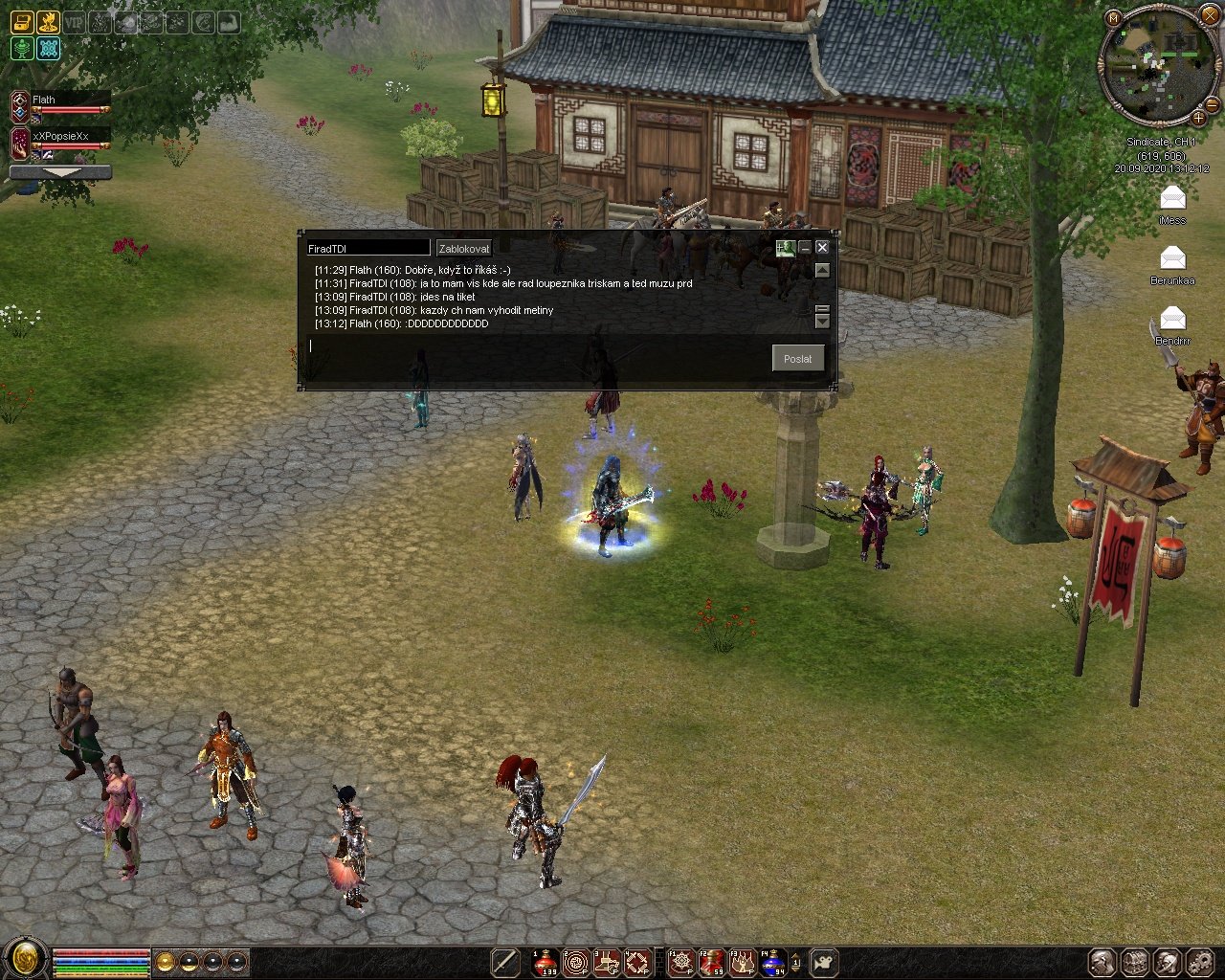Use the red potion in quickslot 1

(x=546, y=962)
